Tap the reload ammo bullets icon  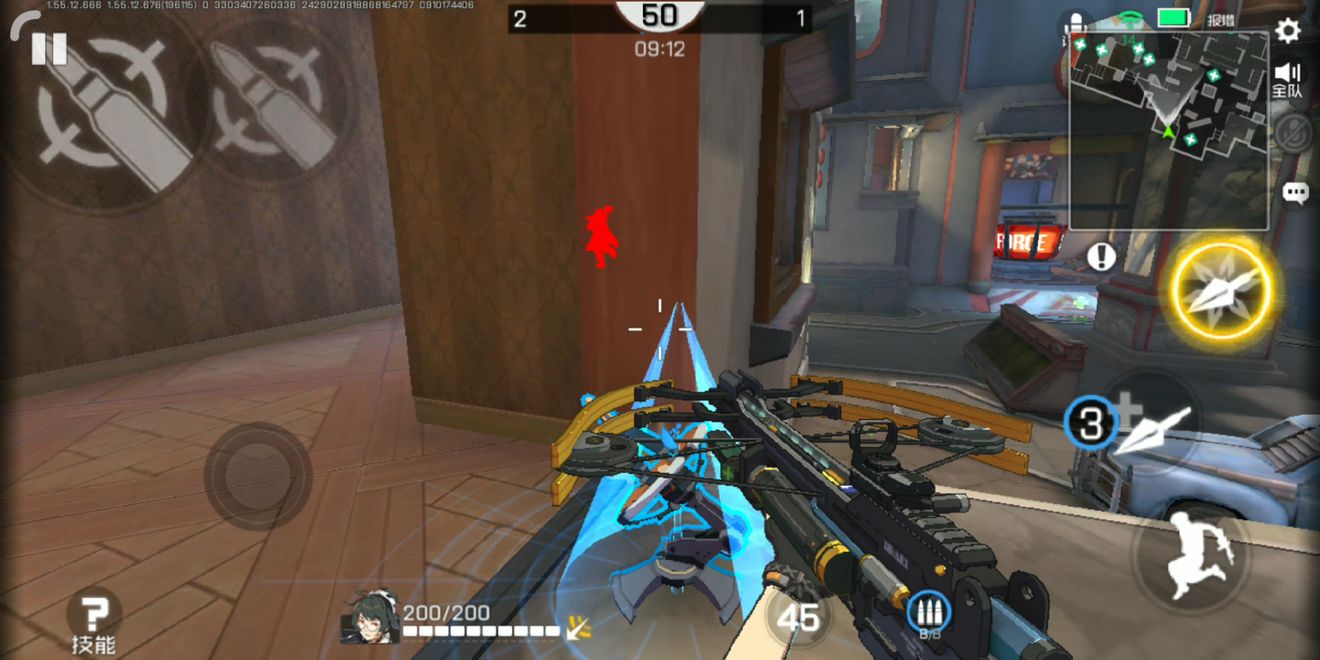coord(930,612)
